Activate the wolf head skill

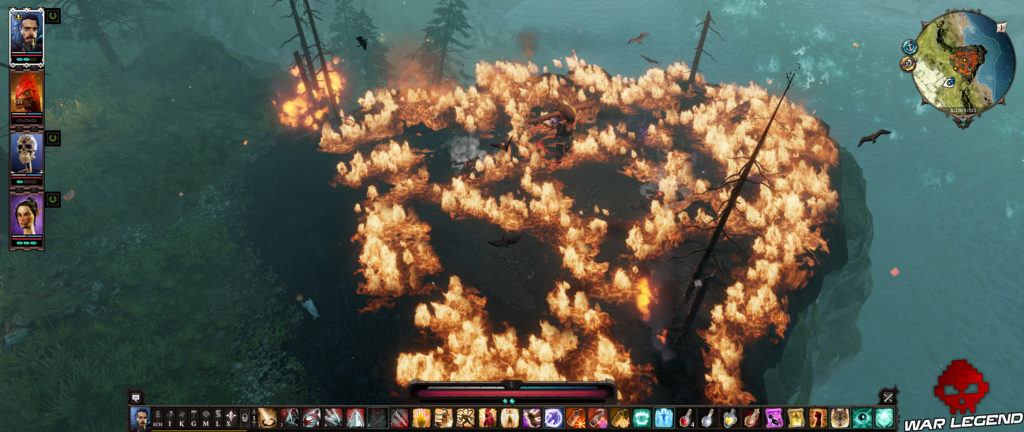pyautogui.click(x=838, y=418)
